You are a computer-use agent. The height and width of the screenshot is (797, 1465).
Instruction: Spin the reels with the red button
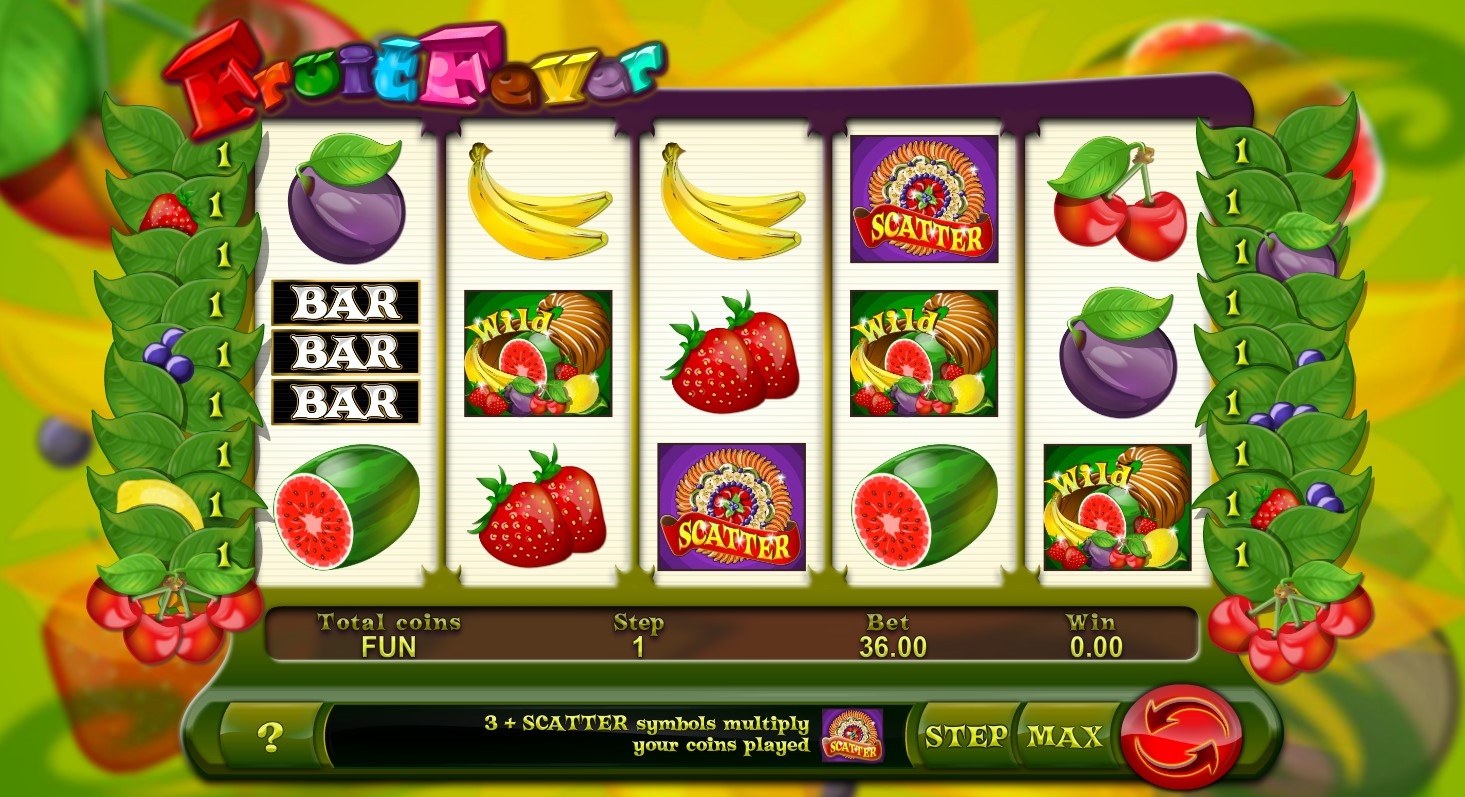click(x=1184, y=738)
